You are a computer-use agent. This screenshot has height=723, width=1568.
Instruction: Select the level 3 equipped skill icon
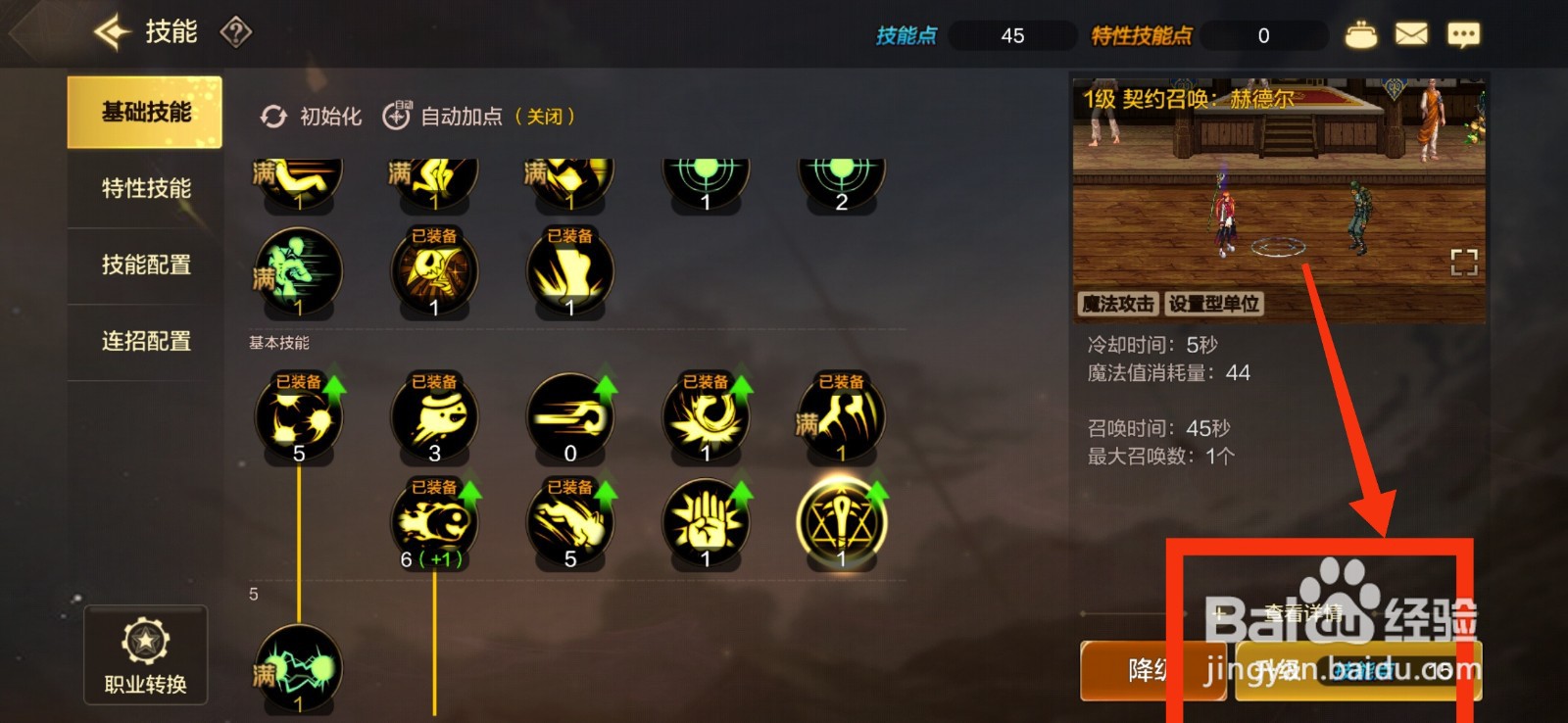[434, 416]
